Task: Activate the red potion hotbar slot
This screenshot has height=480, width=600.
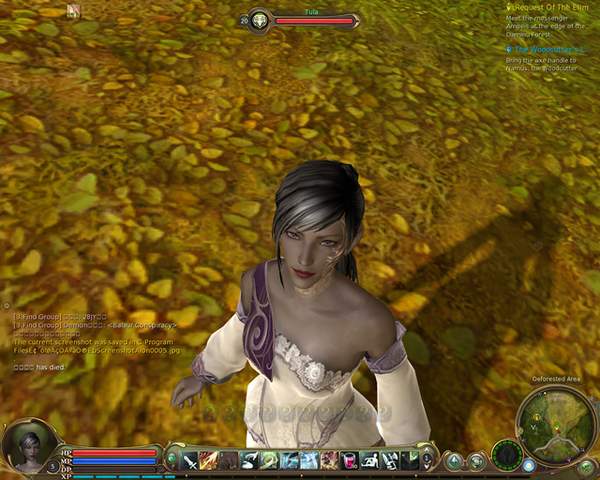Action: tap(350, 460)
